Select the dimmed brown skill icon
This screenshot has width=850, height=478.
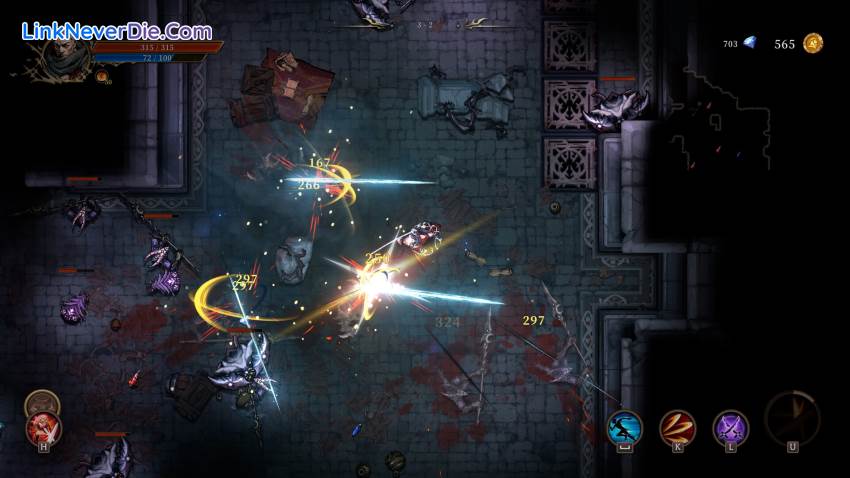coord(42,403)
